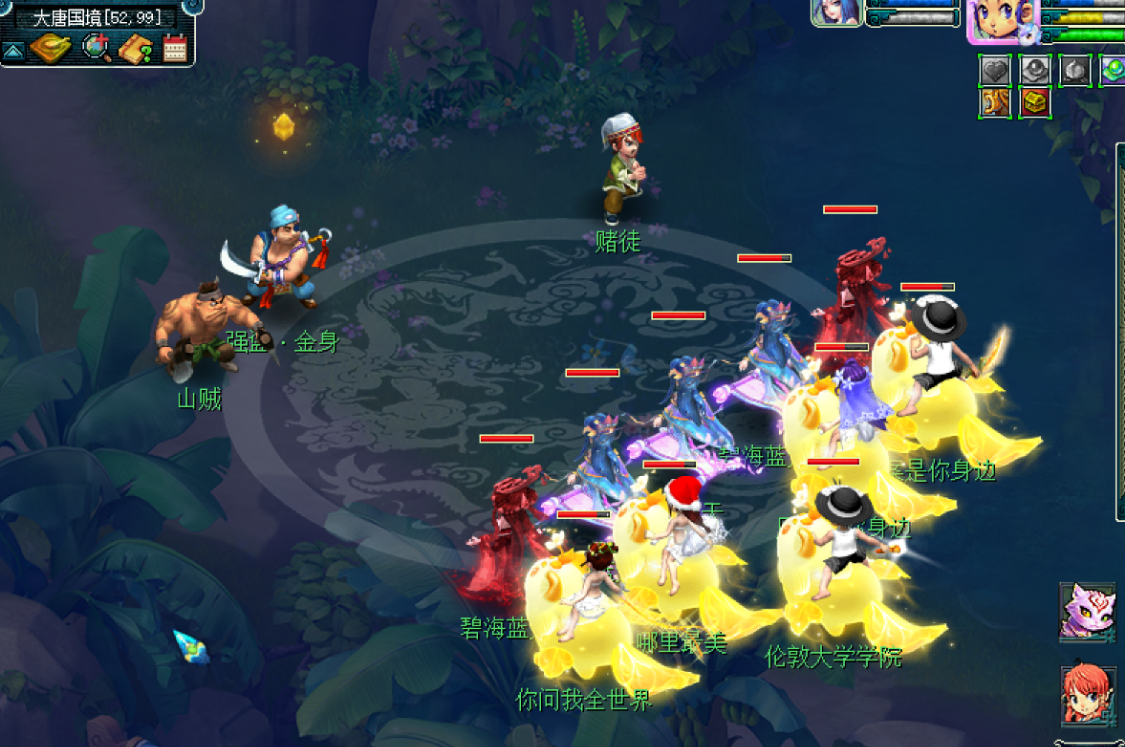Click the gray heart buff icon
1125x747 pixels.
(x=995, y=71)
